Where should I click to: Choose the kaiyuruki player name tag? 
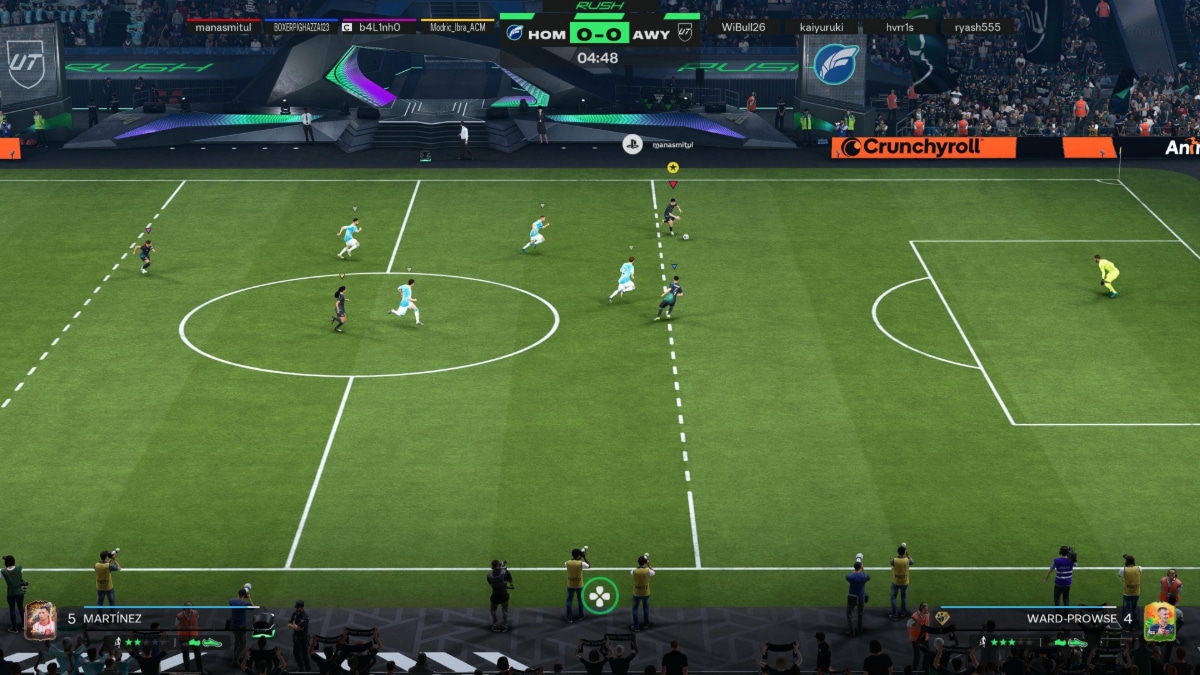821,27
